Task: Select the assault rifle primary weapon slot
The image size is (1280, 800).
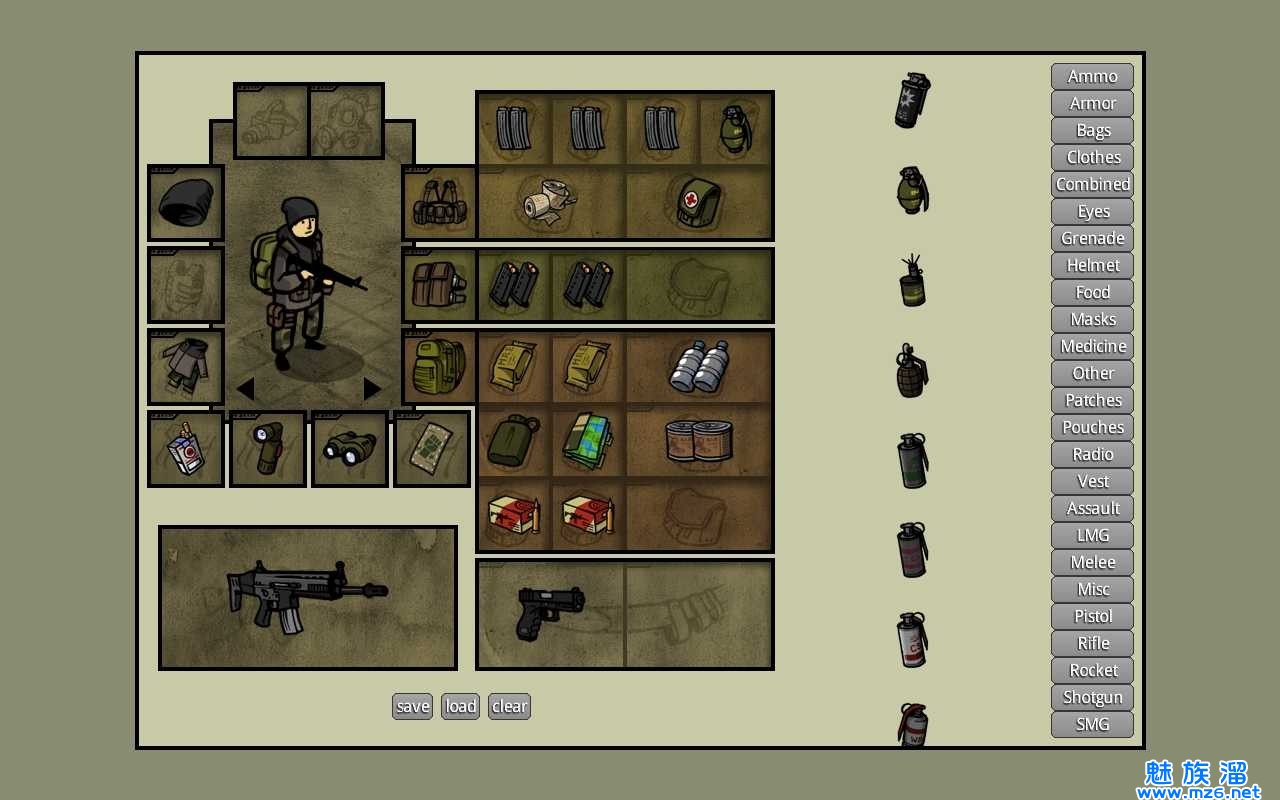Action: (x=307, y=597)
